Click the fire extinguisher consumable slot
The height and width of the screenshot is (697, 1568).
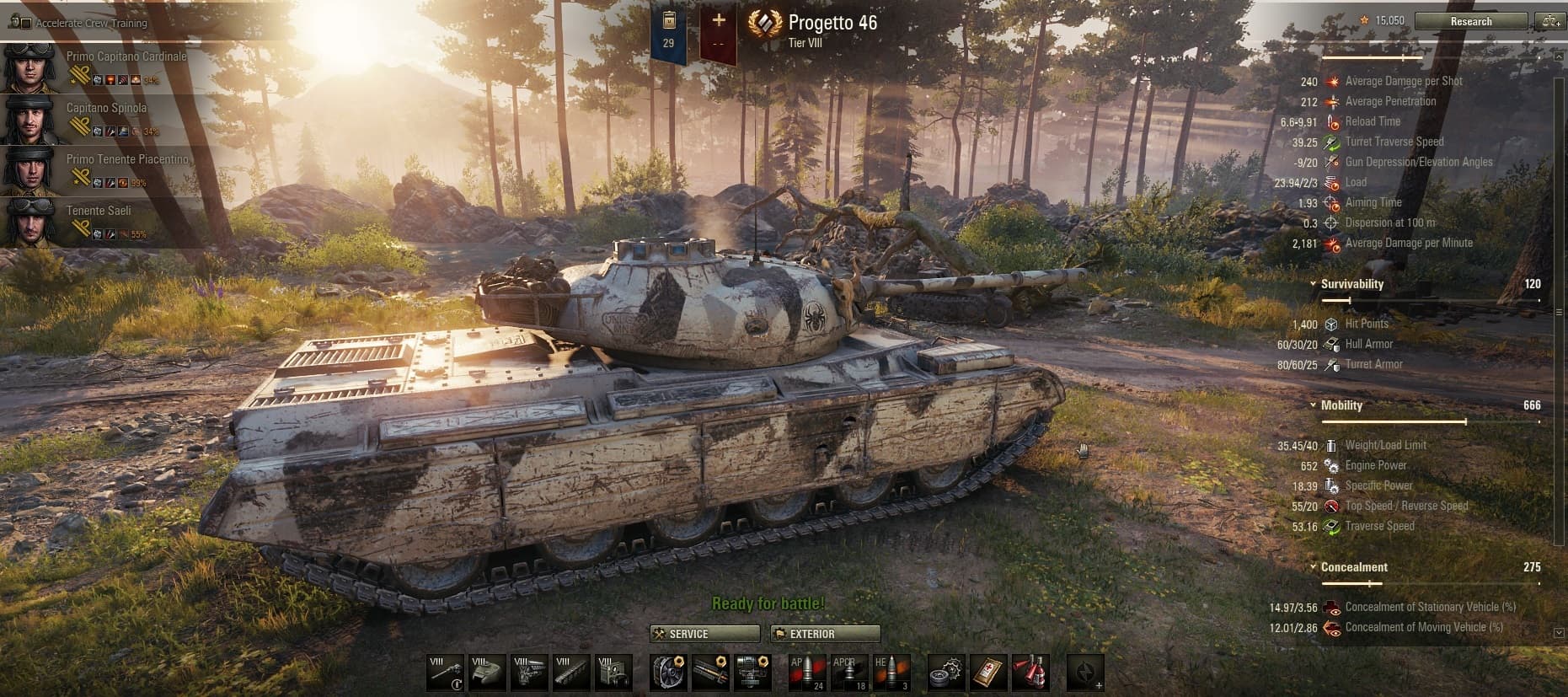pyautogui.click(x=1032, y=673)
